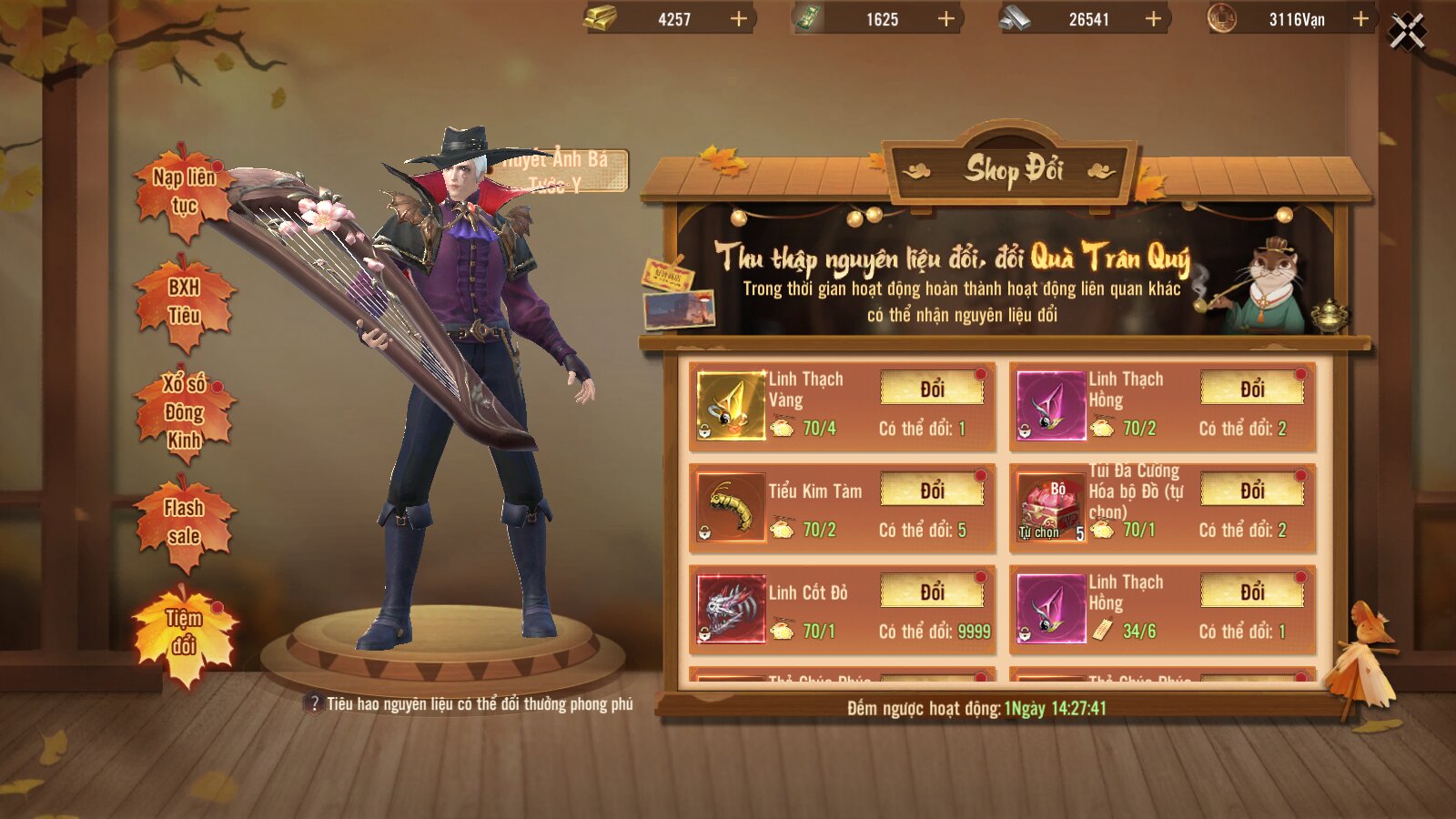1456x819 pixels.
Task: Add silver ingots with plus button
Action: (x=1153, y=19)
